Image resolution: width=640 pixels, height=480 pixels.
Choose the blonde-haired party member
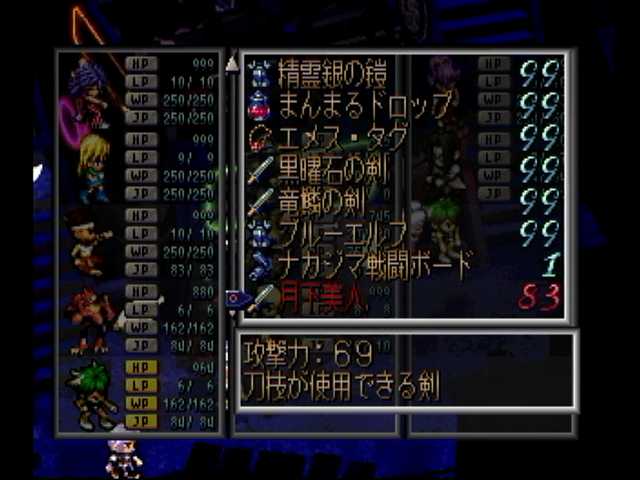[x=93, y=166]
